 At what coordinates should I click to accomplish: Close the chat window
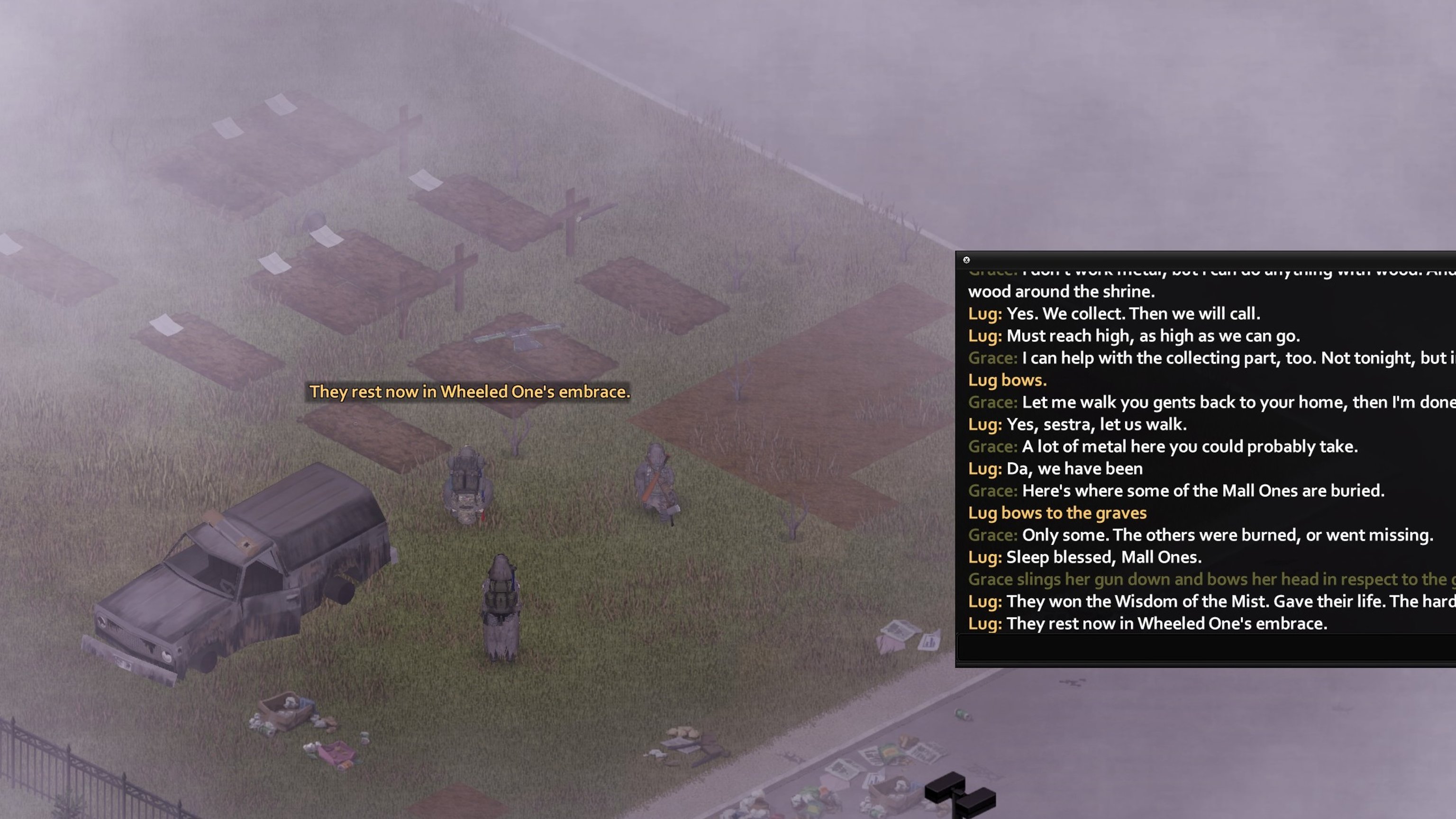pyautogui.click(x=966, y=260)
